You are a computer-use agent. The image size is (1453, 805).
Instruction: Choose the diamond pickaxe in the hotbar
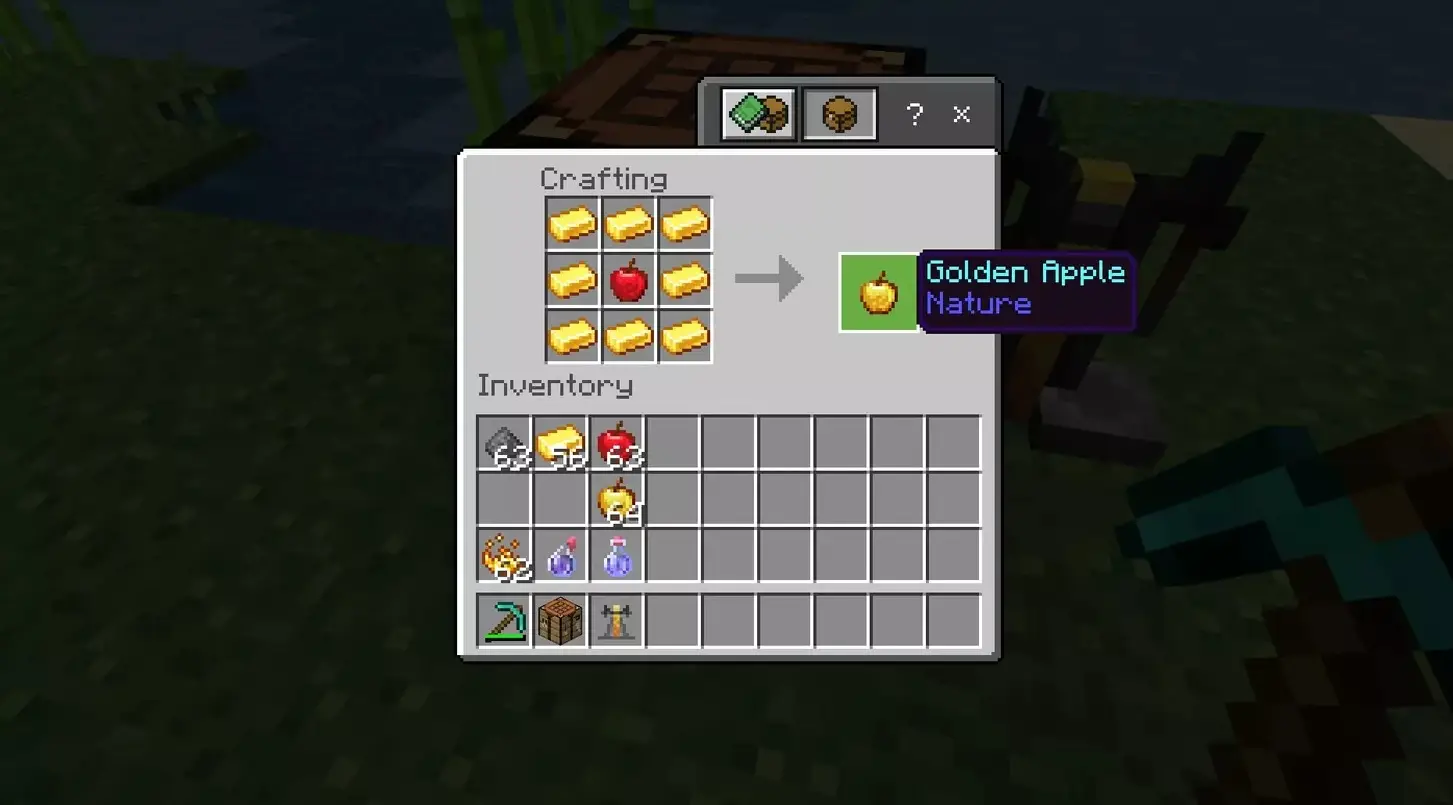tap(504, 620)
